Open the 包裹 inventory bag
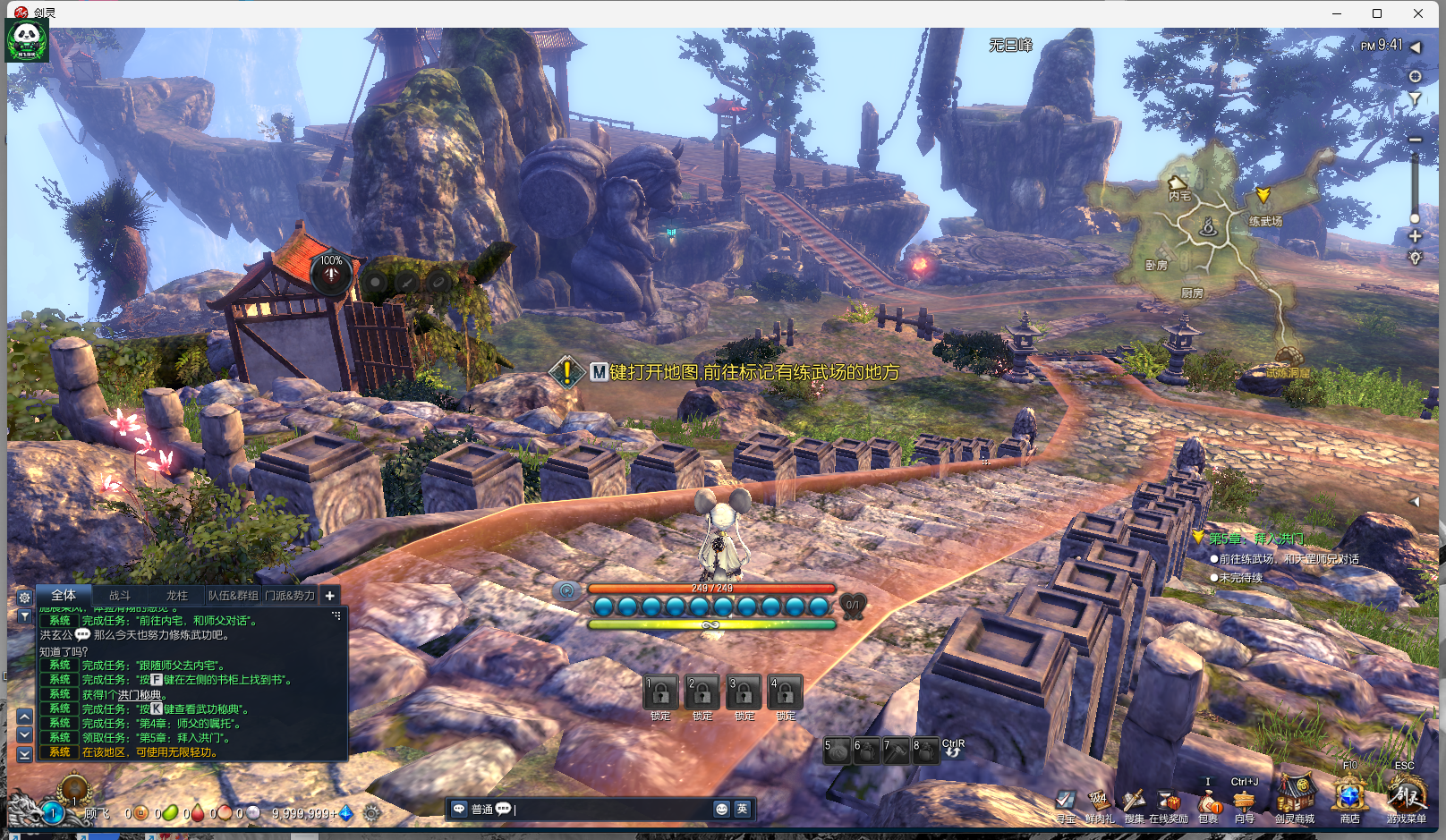The image size is (1446, 840). tap(1208, 802)
